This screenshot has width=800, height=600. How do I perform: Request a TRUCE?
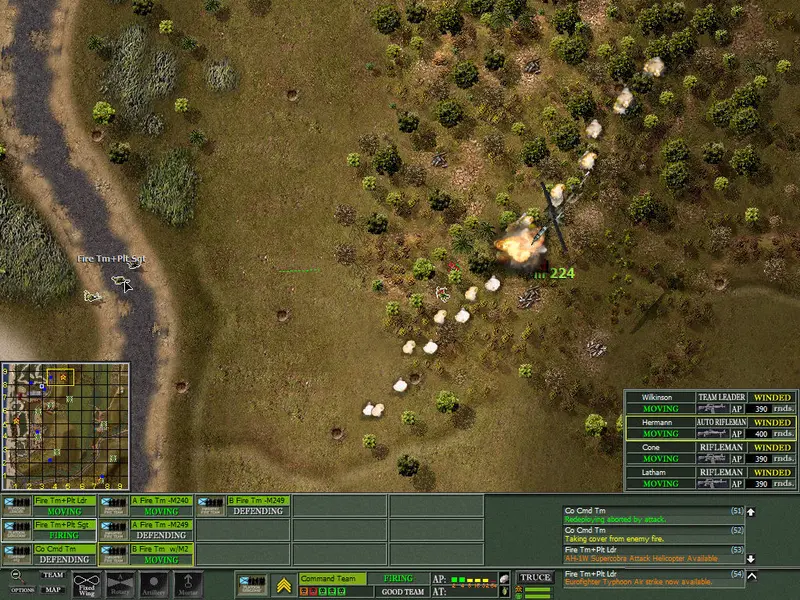tap(536, 578)
